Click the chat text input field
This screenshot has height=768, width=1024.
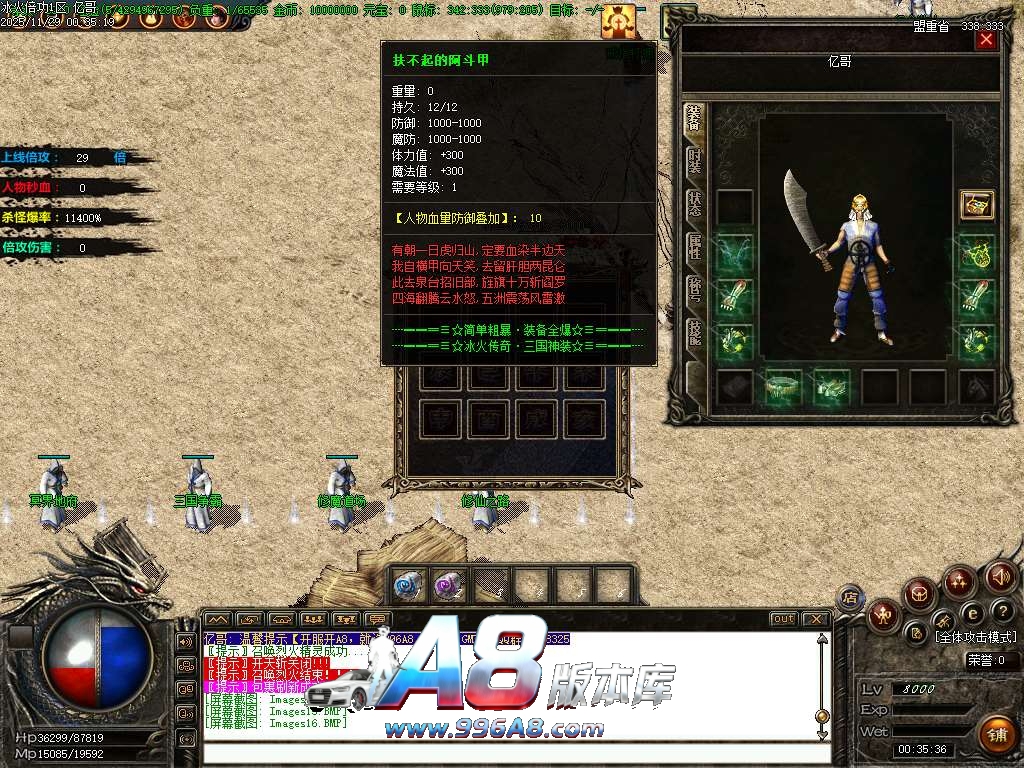coord(510,753)
